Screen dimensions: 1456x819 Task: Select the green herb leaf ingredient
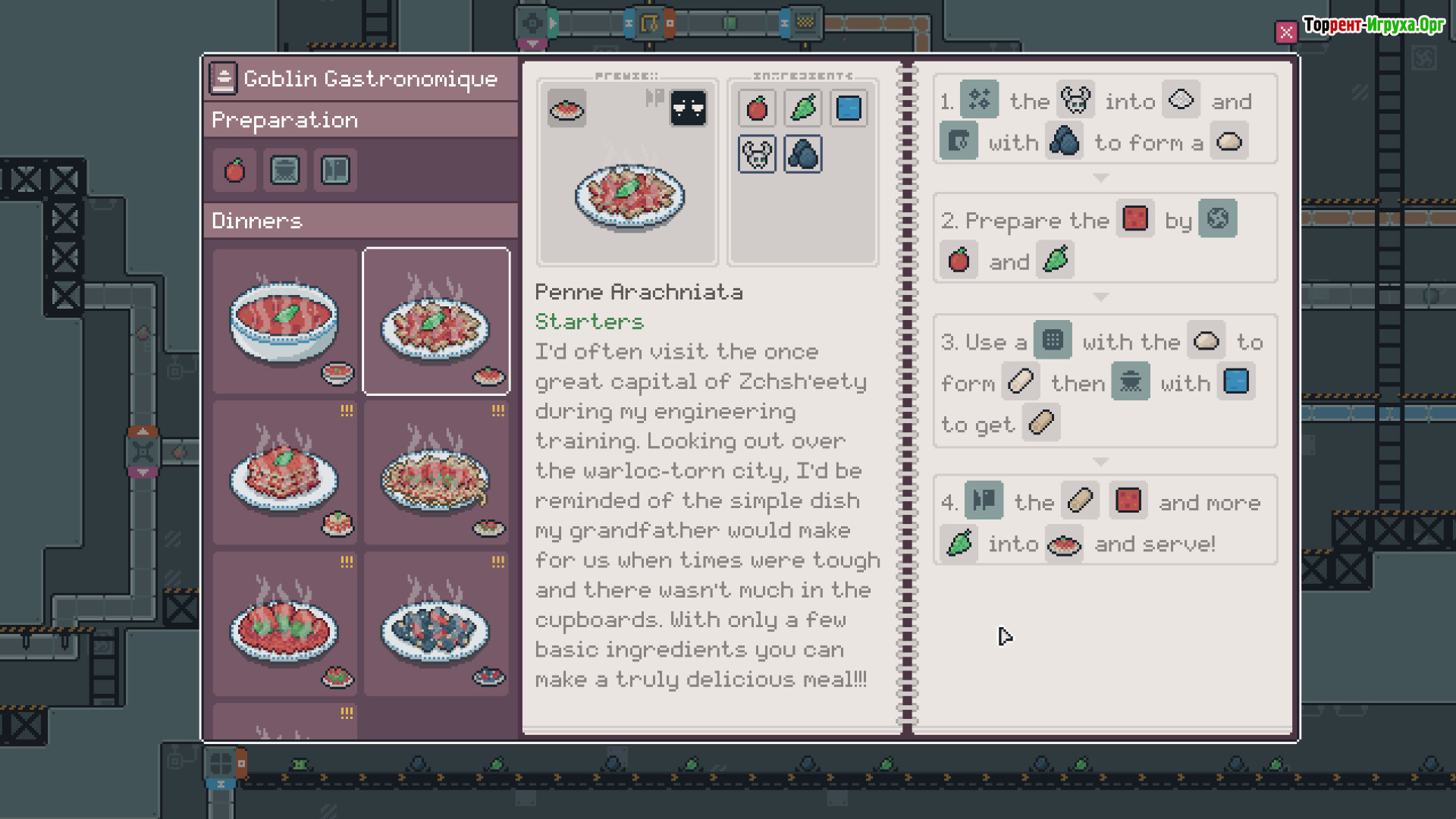click(x=803, y=108)
